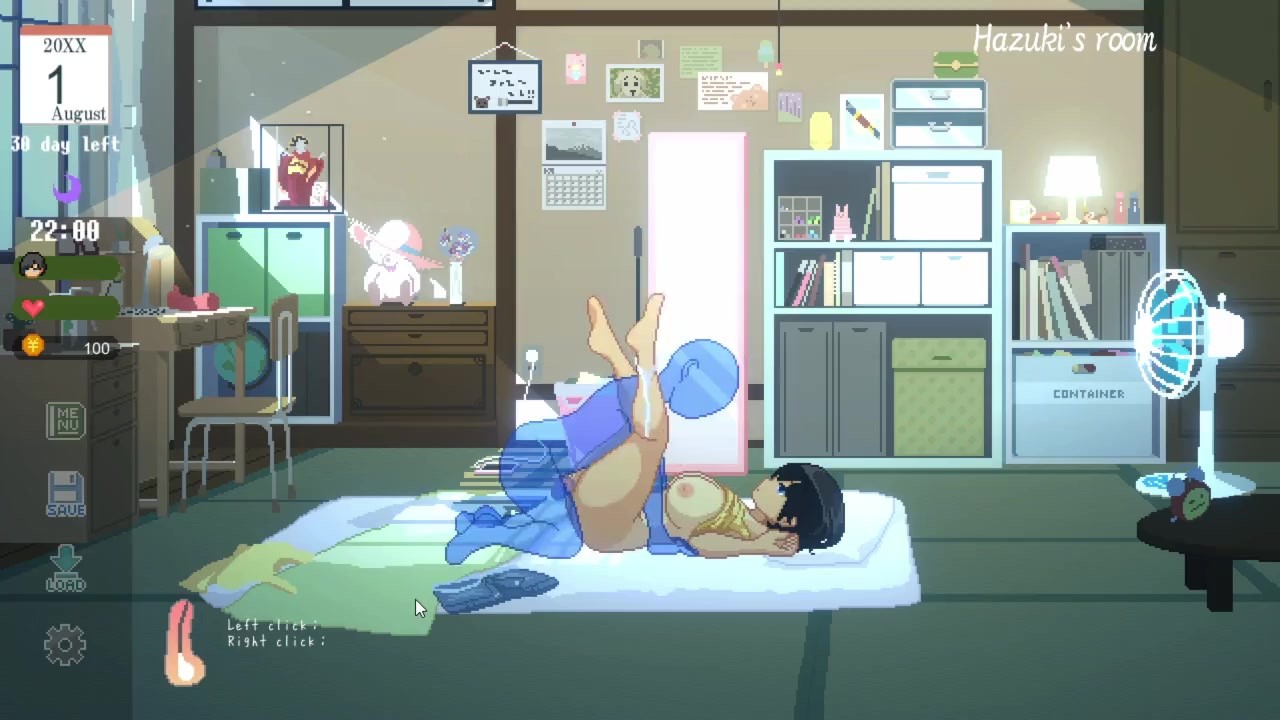The width and height of the screenshot is (1280, 720).
Task: Click the 30 day left counter
Action: (66, 145)
